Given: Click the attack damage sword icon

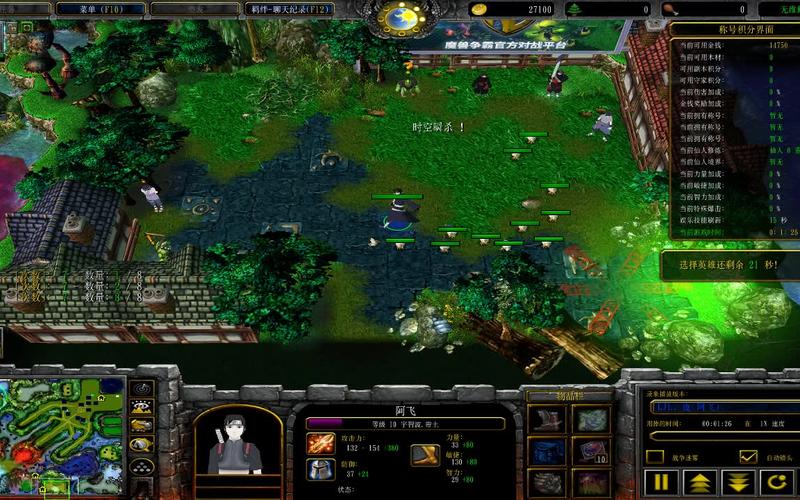Looking at the screenshot, I should point(321,443).
